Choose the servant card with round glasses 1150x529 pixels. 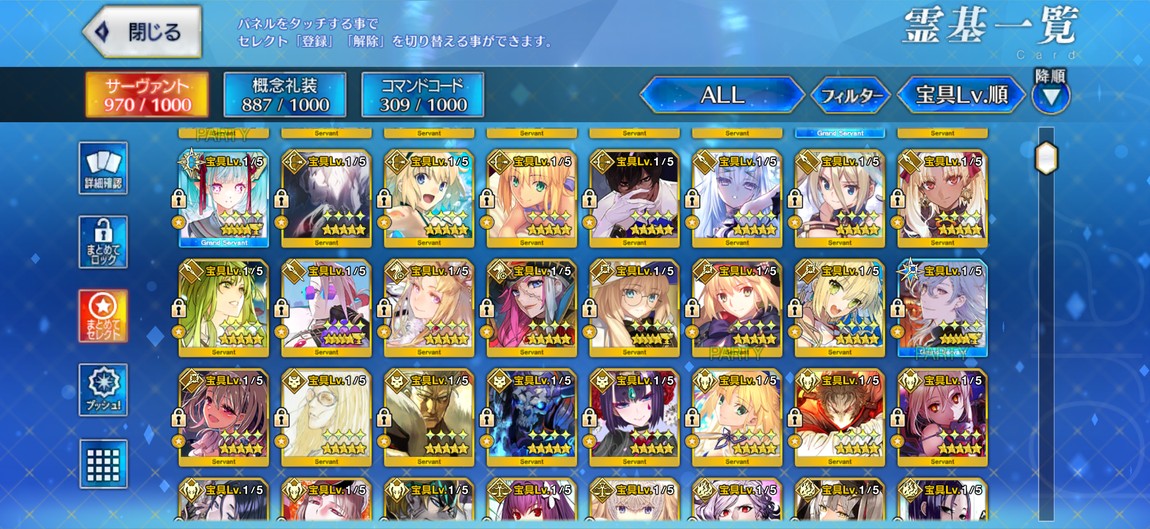pos(634,307)
